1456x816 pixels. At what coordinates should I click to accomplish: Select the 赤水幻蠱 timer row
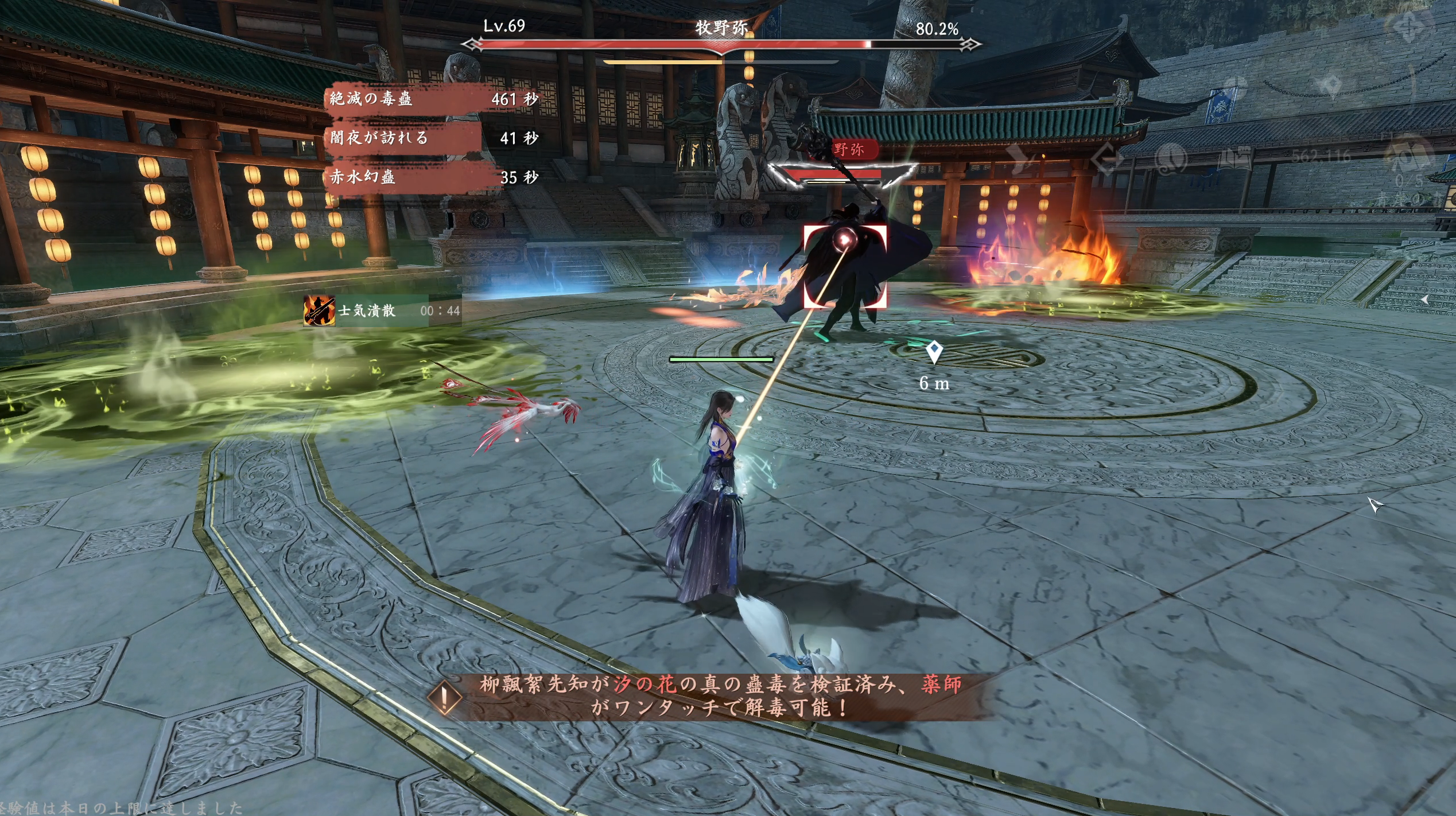point(433,177)
